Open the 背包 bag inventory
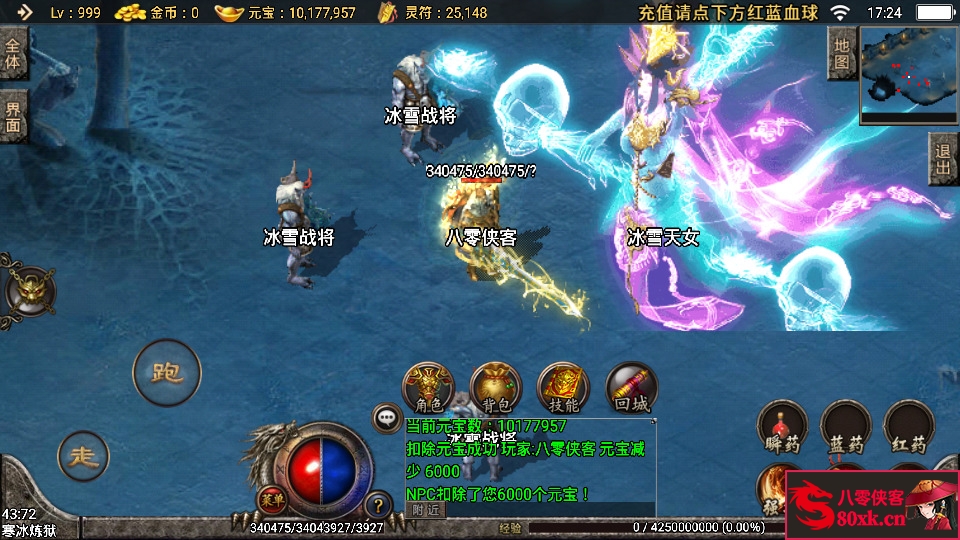This screenshot has height=540, width=960. 496,388
